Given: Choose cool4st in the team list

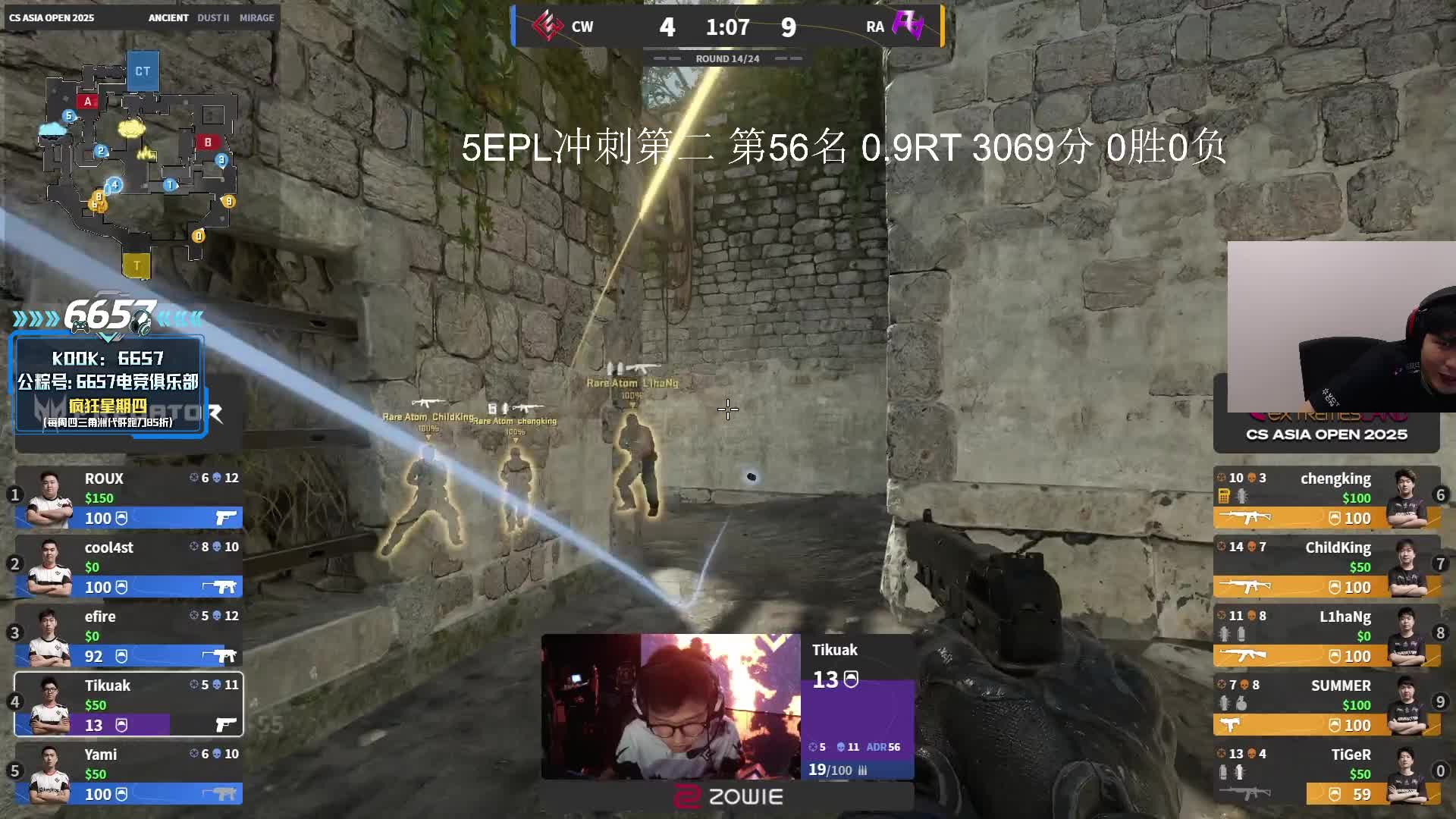Looking at the screenshot, I should (129, 566).
